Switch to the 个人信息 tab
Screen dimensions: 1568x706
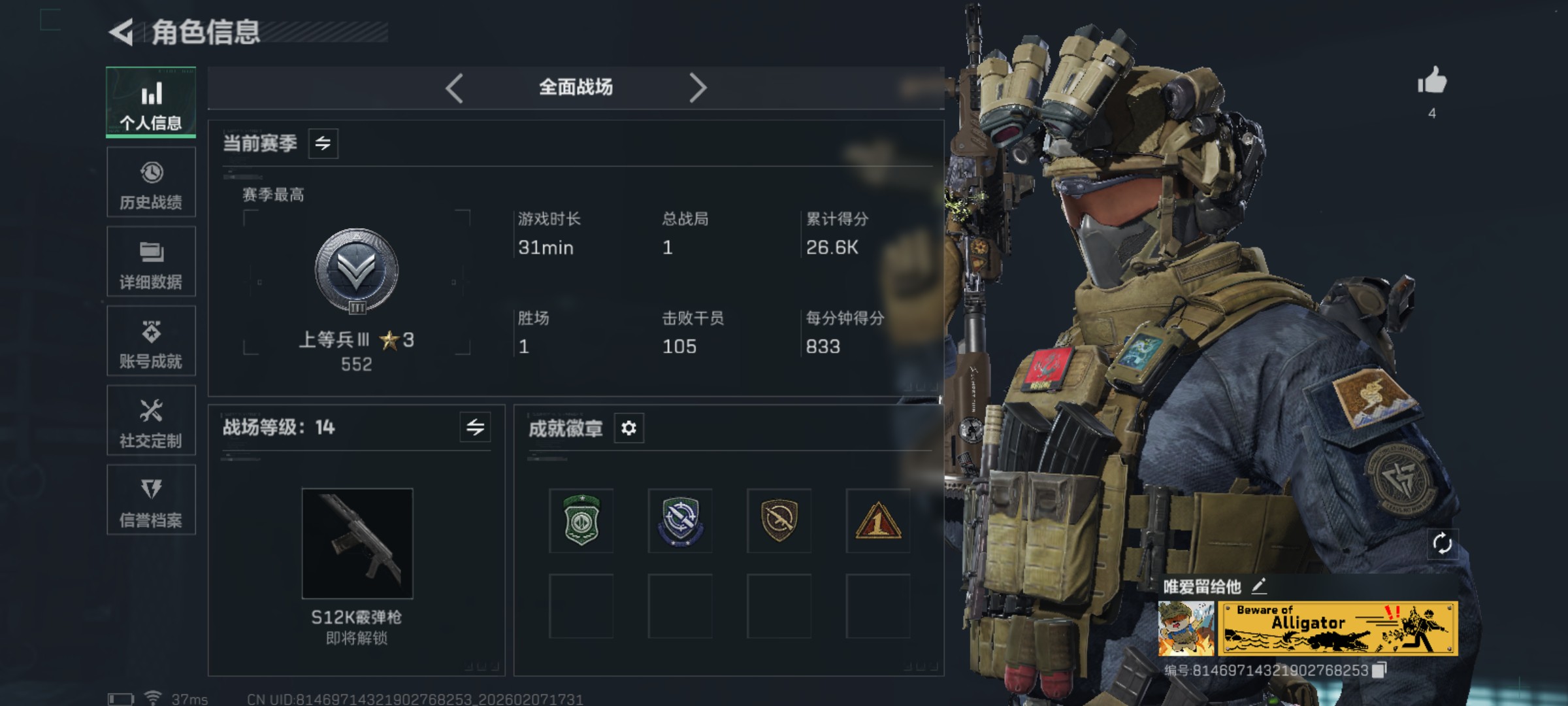pyautogui.click(x=151, y=103)
